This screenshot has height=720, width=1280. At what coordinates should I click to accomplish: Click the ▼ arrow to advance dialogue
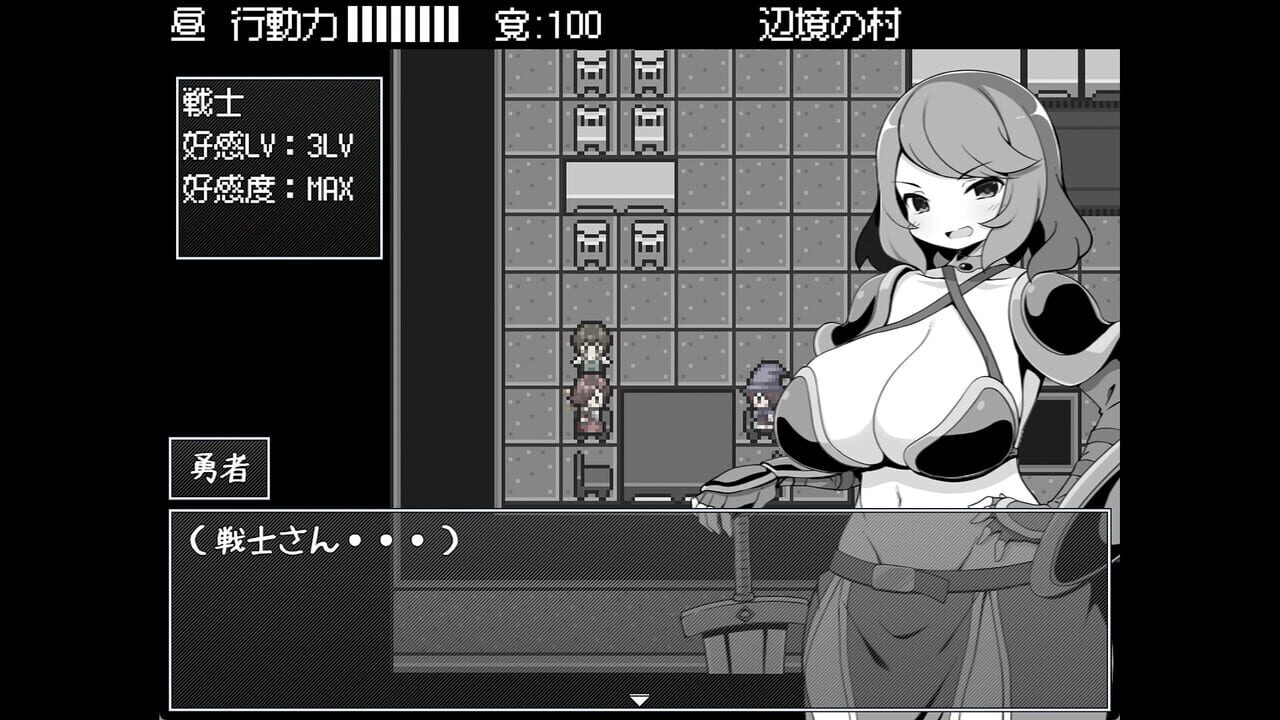click(x=640, y=701)
